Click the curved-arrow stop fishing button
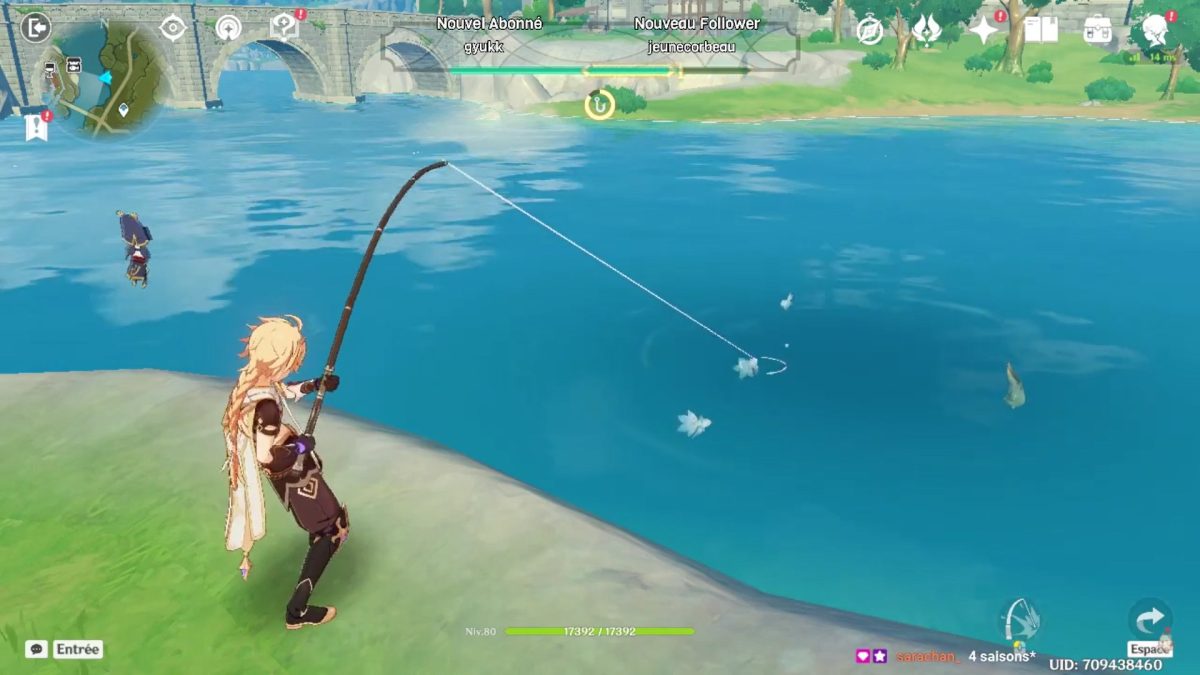 (1150, 619)
